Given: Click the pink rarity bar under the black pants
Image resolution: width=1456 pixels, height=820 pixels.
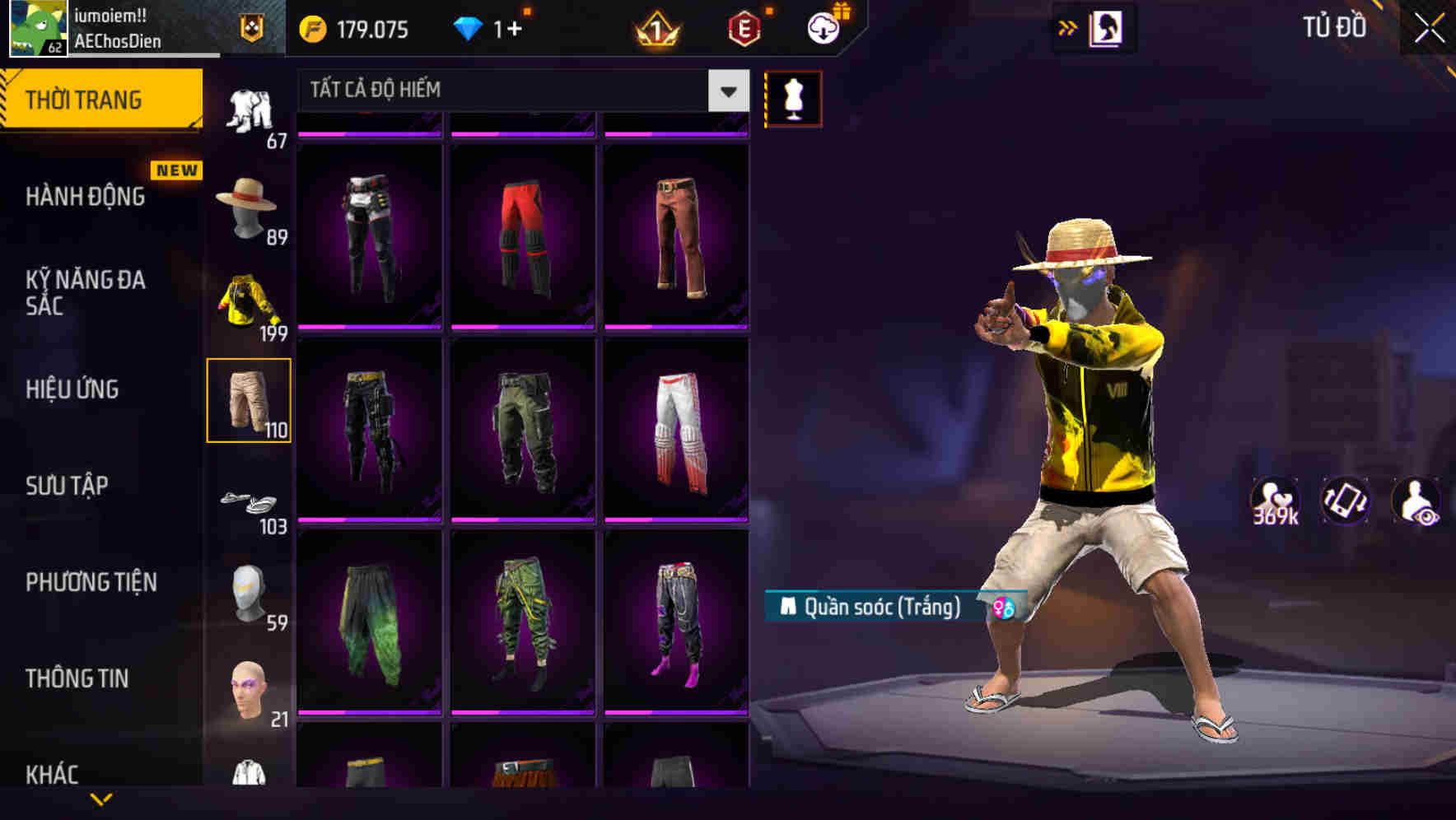Looking at the screenshot, I should point(370,327).
